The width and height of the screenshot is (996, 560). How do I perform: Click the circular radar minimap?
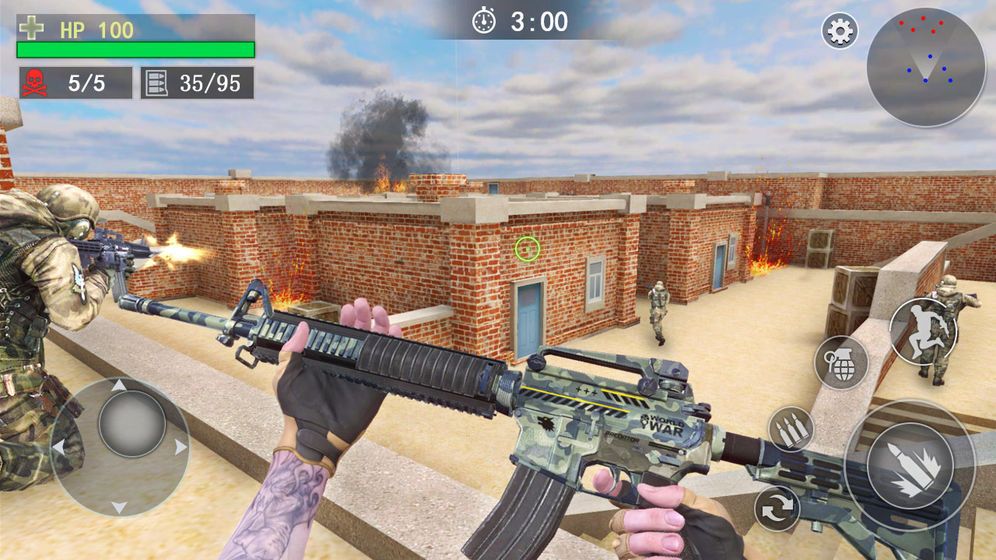pyautogui.click(x=925, y=67)
